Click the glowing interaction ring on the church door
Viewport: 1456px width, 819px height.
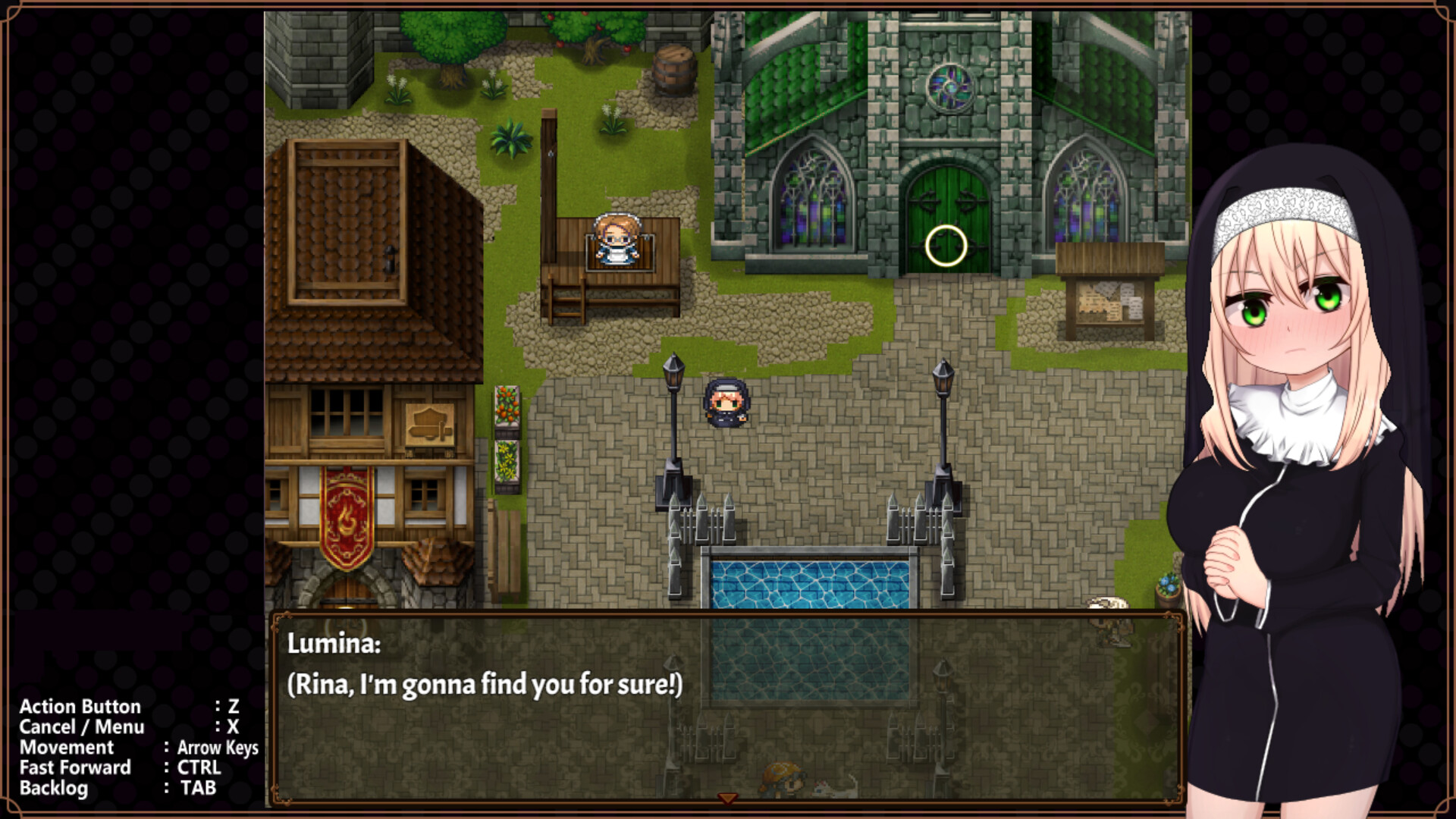tap(945, 244)
